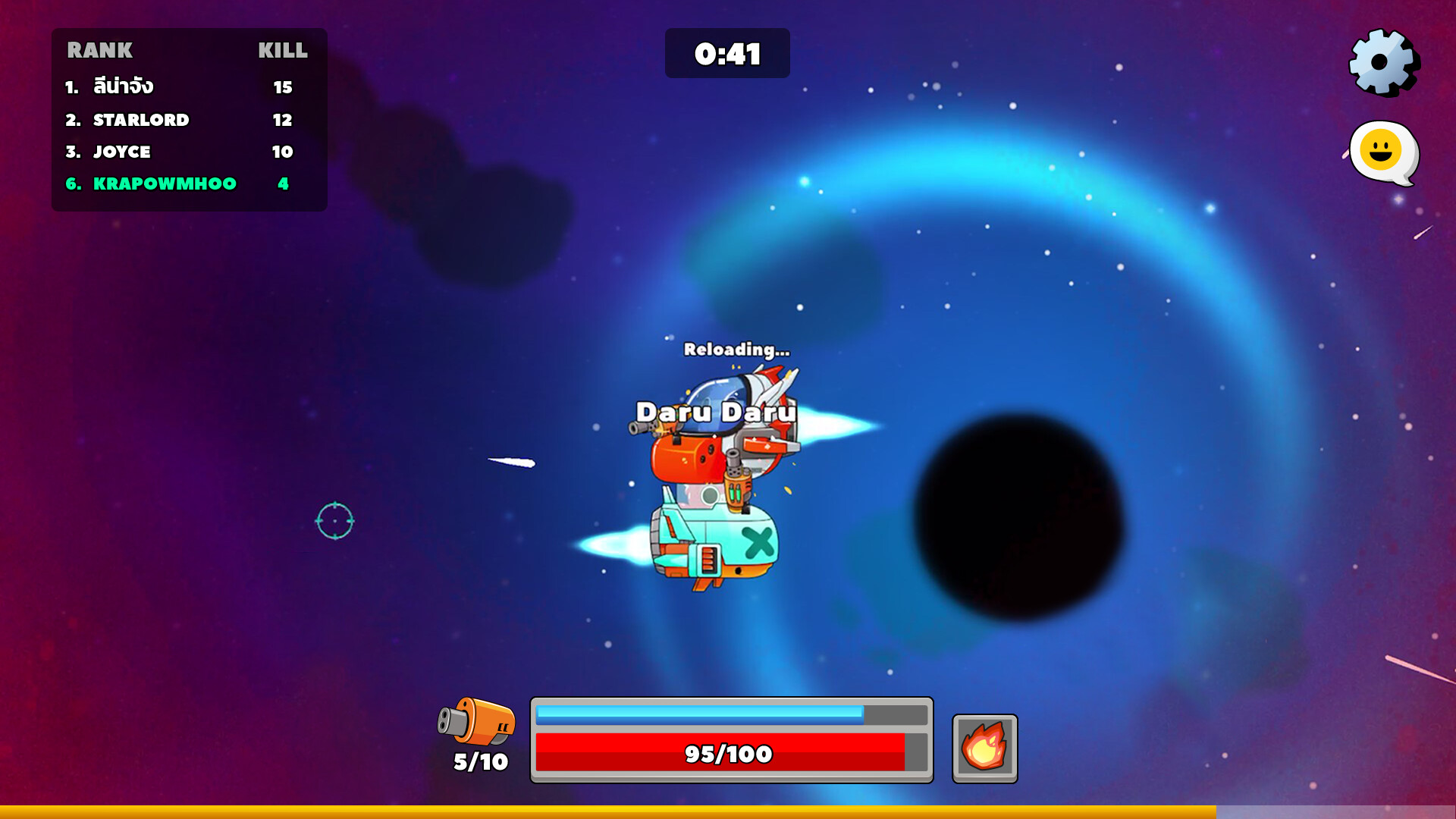Image resolution: width=1456 pixels, height=819 pixels.
Task: Click JOYCE's kill count of 10
Action: coord(281,152)
